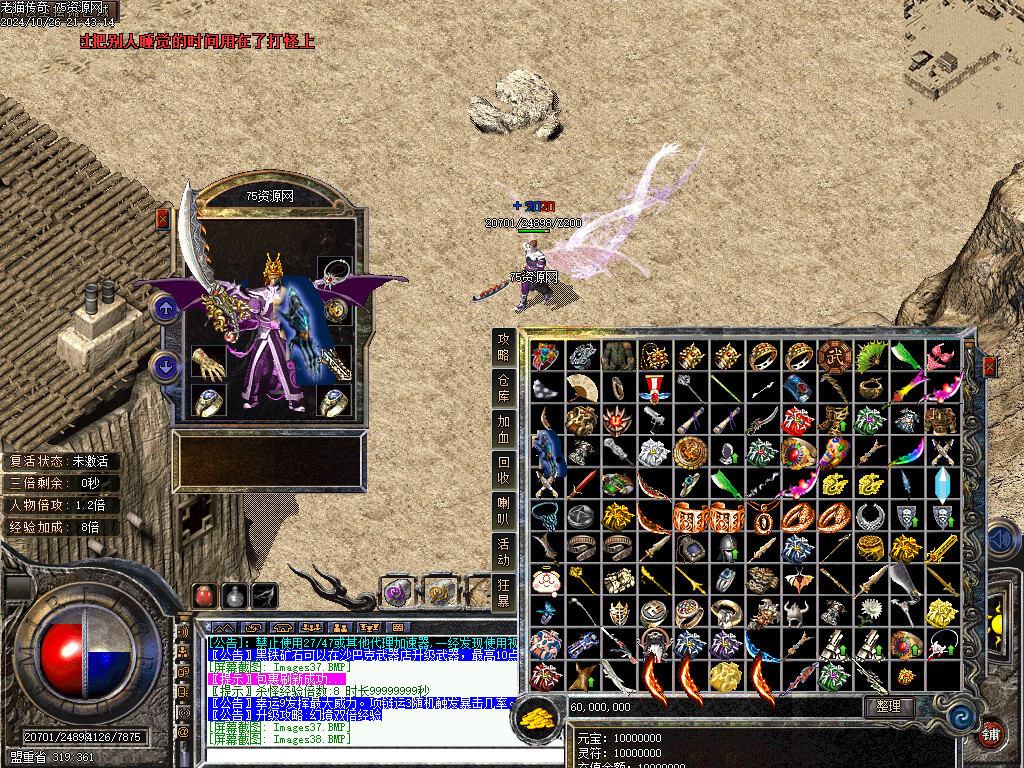
Task: Use the red potion quick slot
Action: (x=205, y=595)
